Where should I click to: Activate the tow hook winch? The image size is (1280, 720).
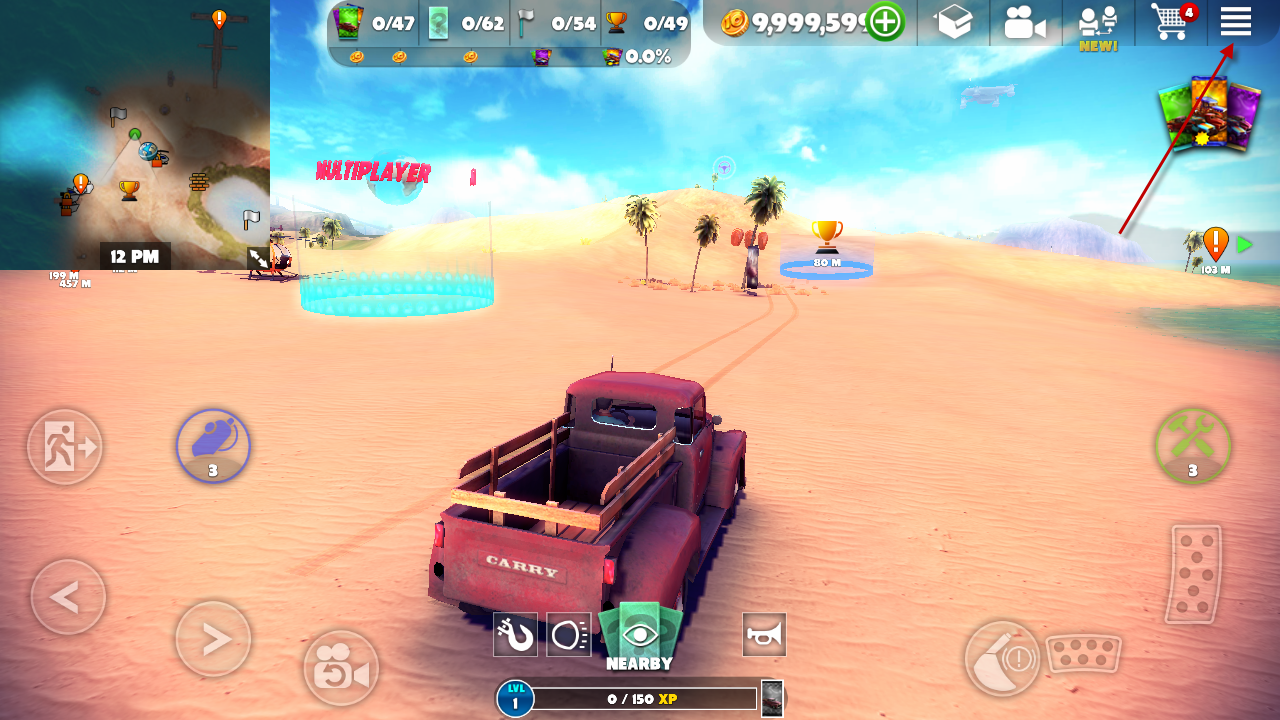coord(515,634)
